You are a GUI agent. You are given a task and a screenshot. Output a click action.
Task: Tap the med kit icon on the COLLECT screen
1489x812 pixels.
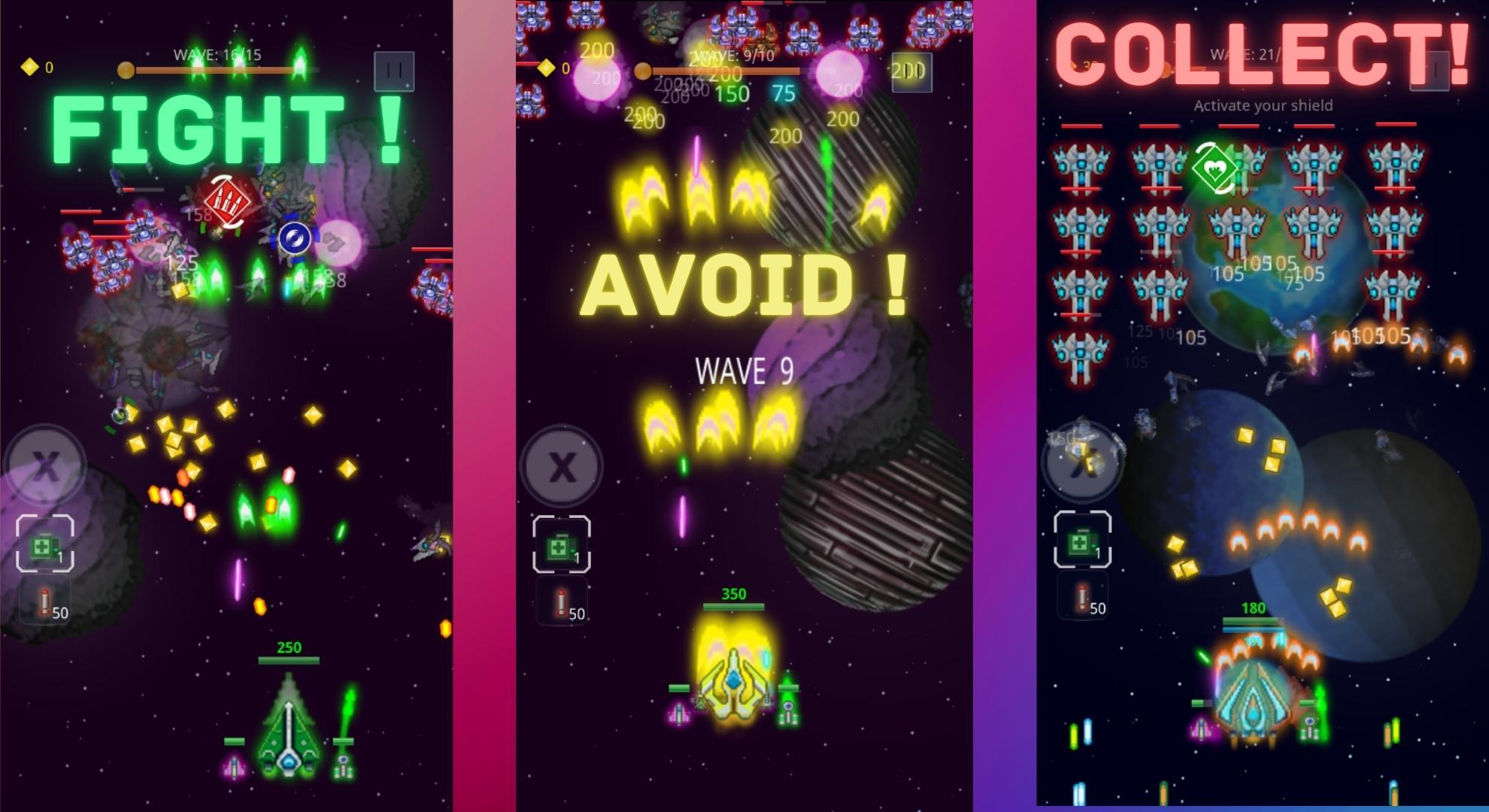click(1081, 543)
